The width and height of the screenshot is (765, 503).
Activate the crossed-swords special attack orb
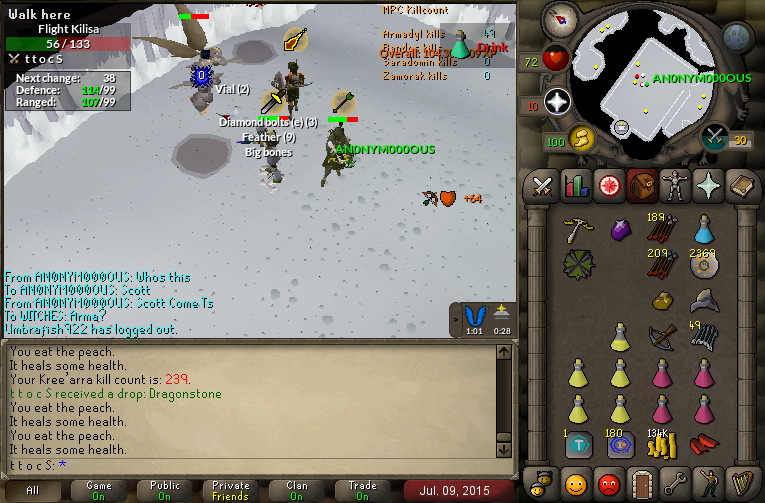(x=714, y=136)
